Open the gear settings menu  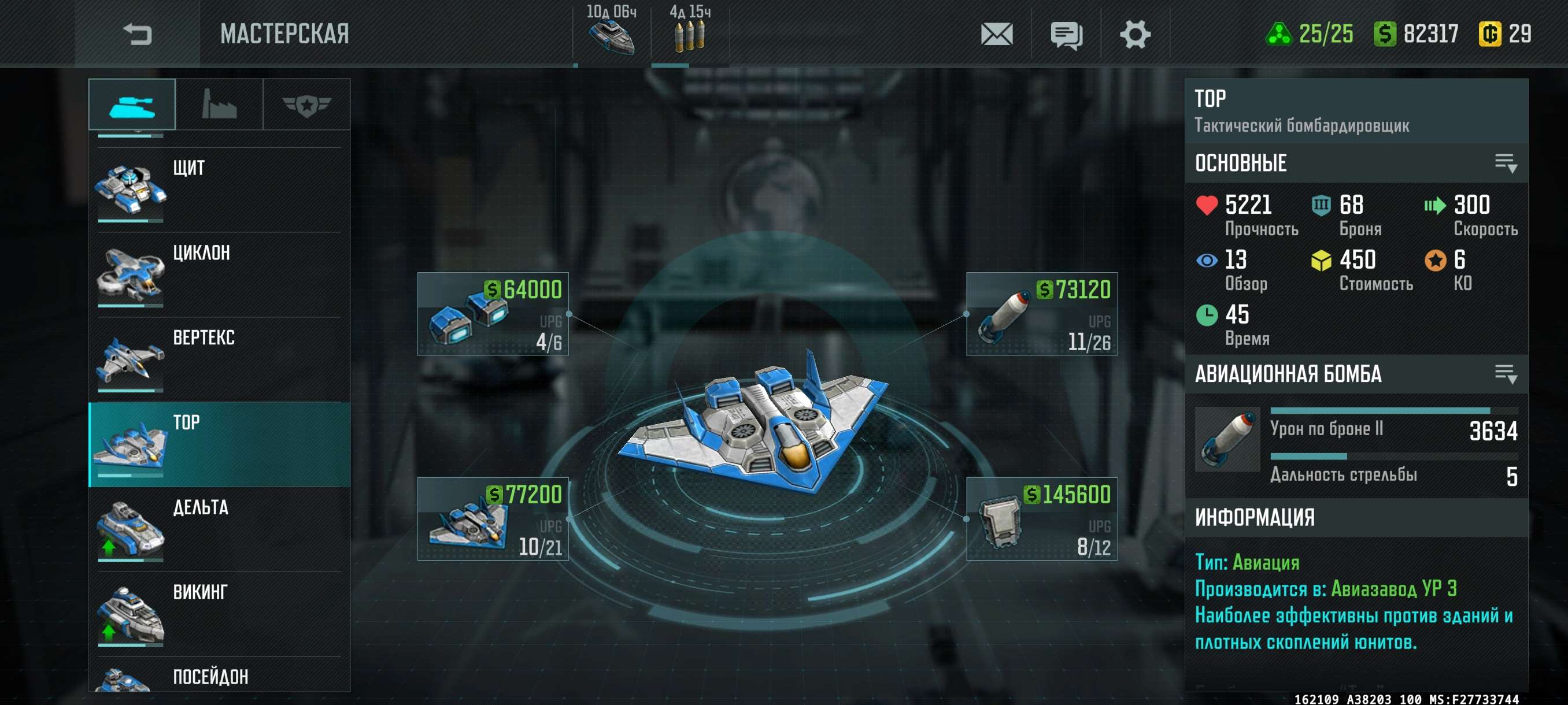[1134, 34]
